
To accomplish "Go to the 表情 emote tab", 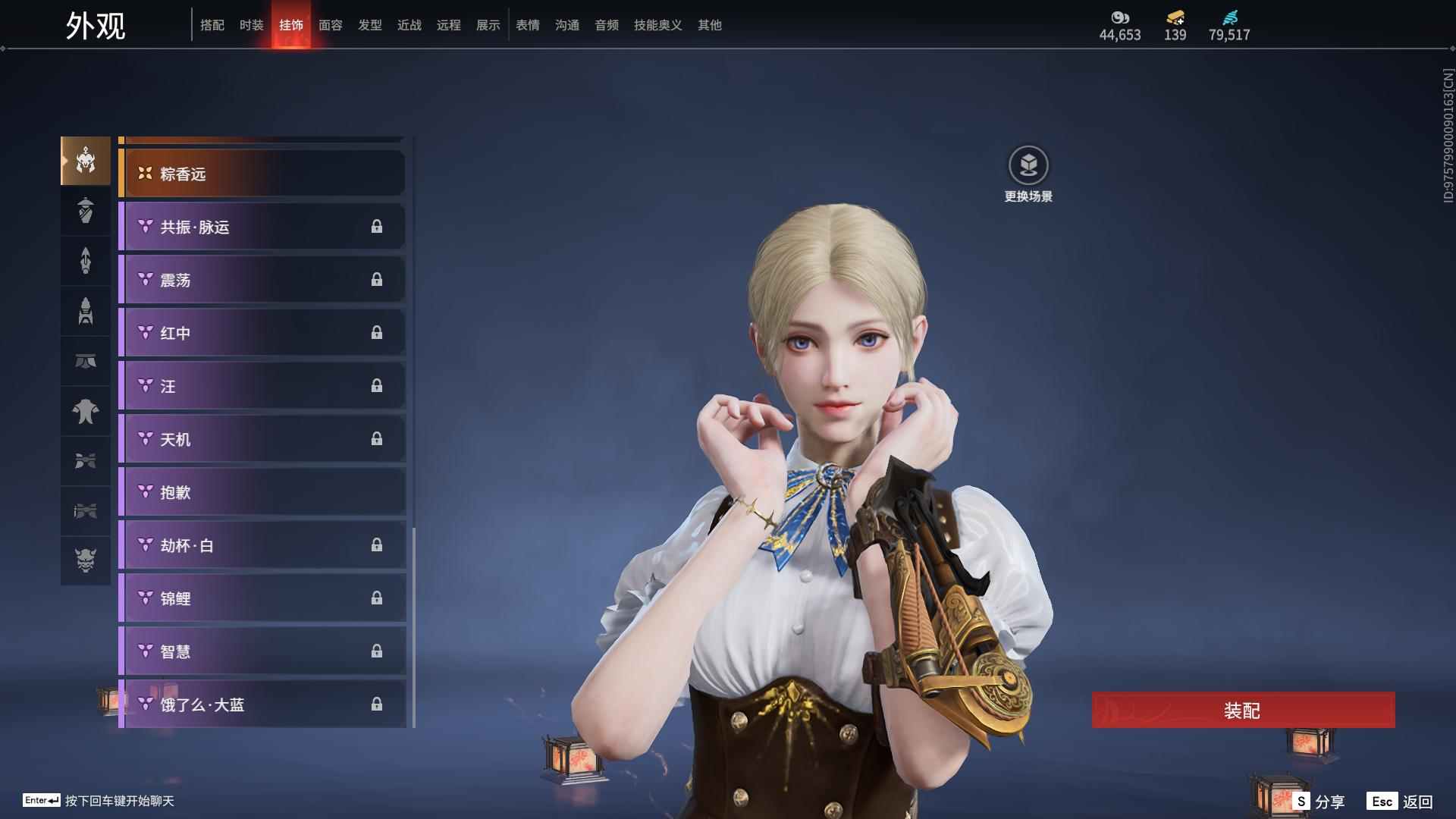I will click(527, 25).
